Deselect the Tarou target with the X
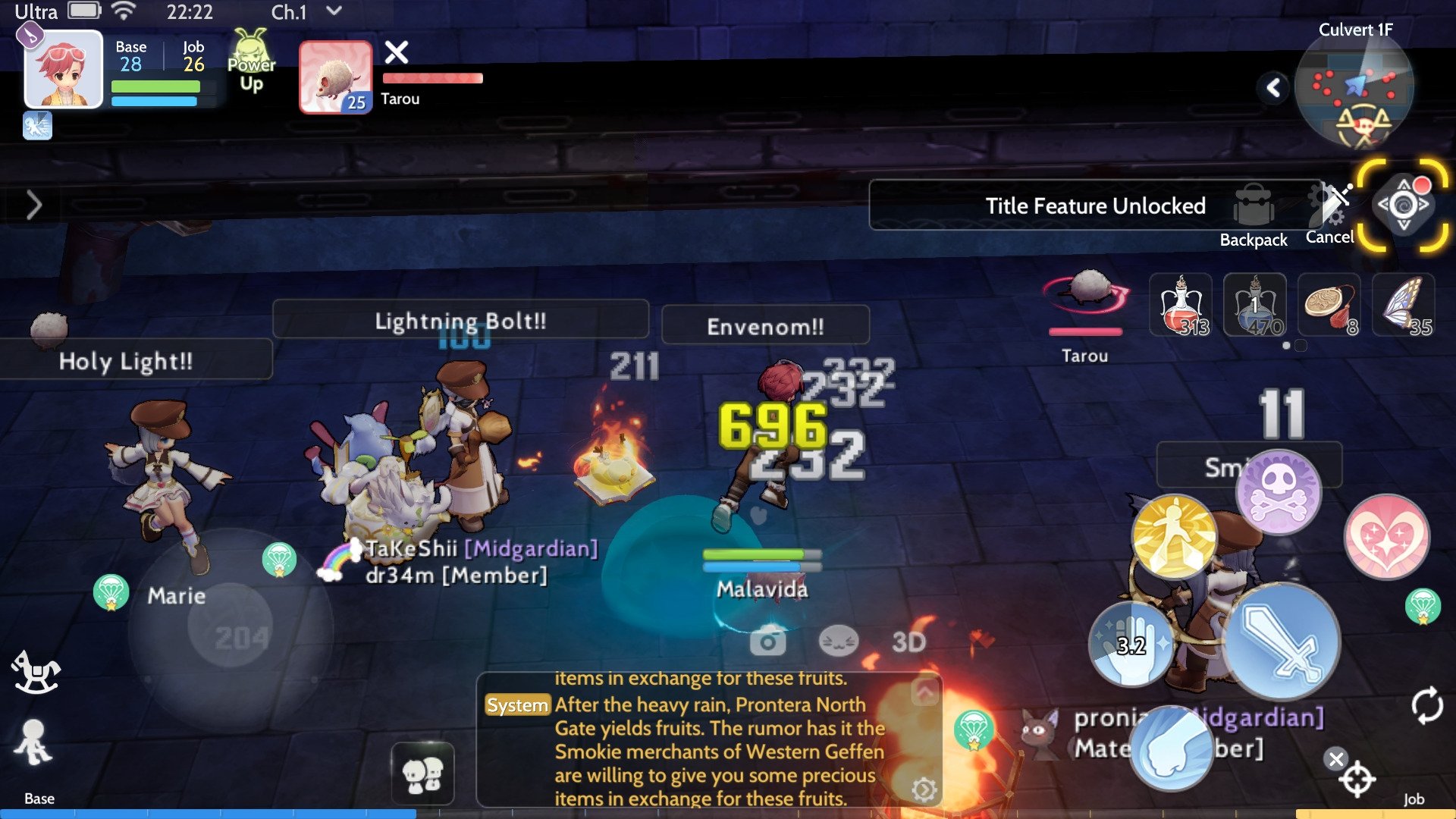Screen dimensions: 1456x819 (x=397, y=53)
